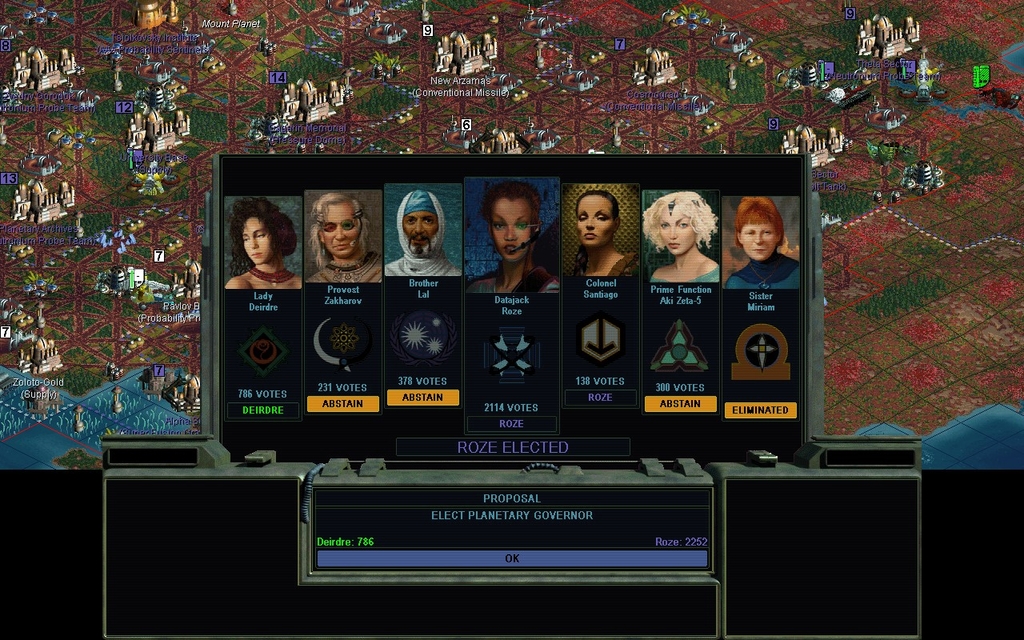Click Sister Miriam's faction emblem
Screen dimensions: 1024x640
761,352
